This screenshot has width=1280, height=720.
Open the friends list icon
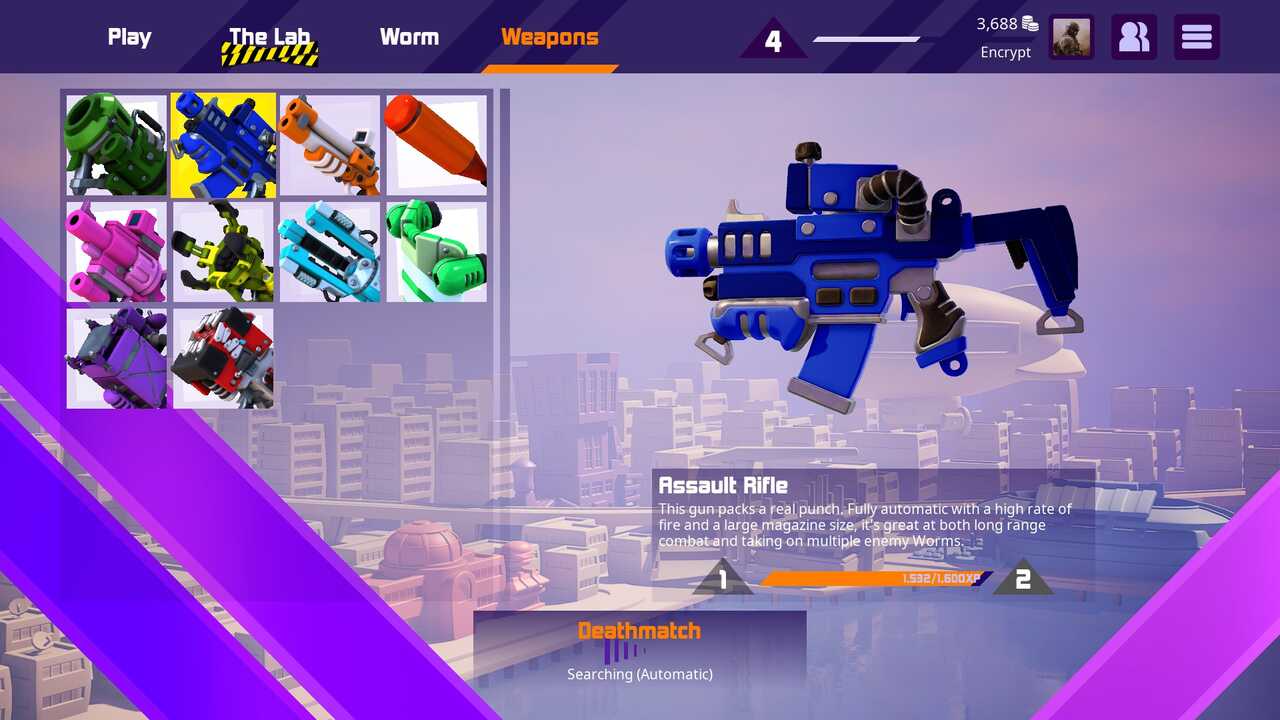click(x=1134, y=37)
